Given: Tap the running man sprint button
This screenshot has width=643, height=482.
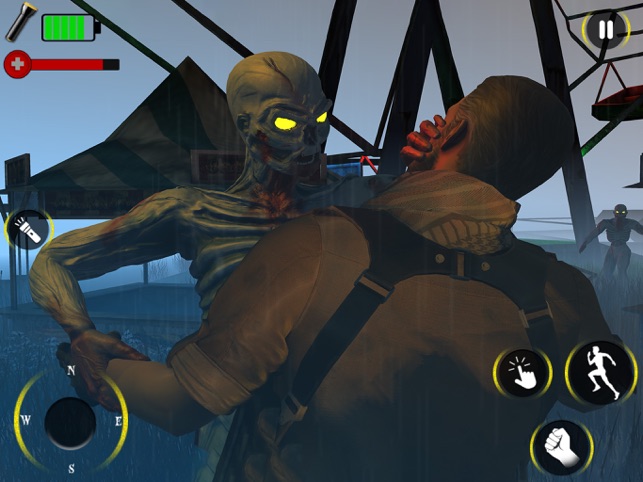Looking at the screenshot, I should (x=600, y=373).
